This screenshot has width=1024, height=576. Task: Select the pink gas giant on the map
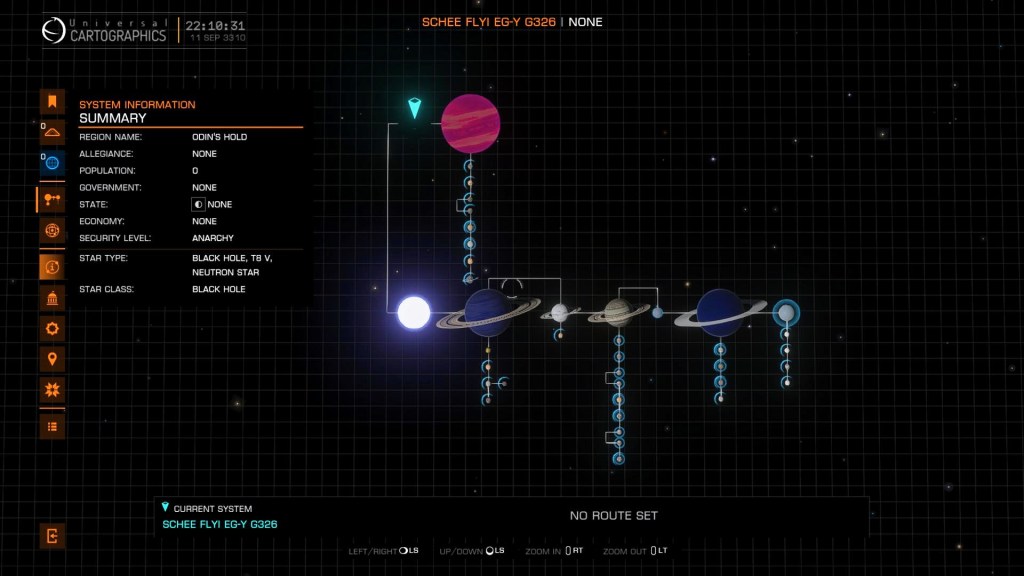(x=471, y=123)
